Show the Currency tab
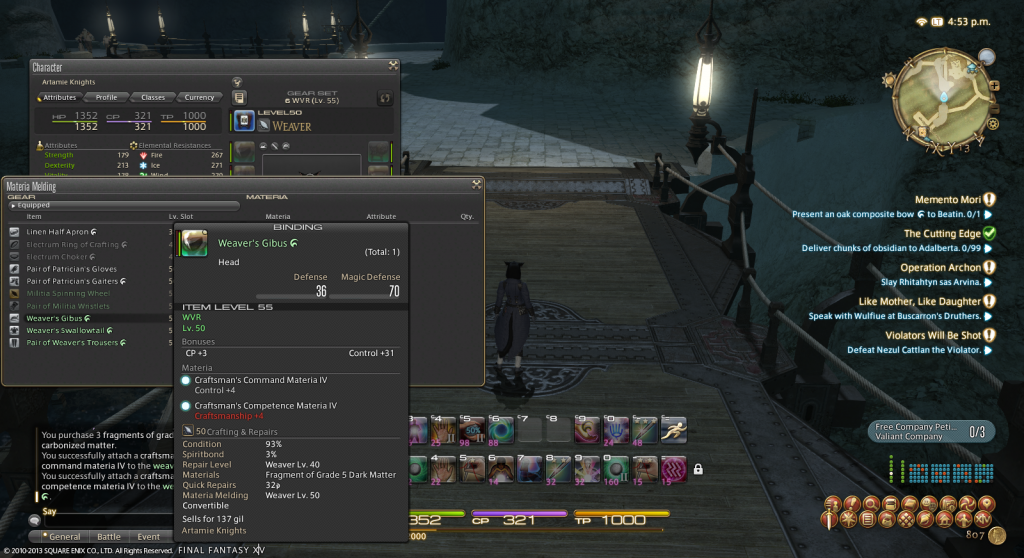Image resolution: width=1024 pixels, height=558 pixels. 199,97
